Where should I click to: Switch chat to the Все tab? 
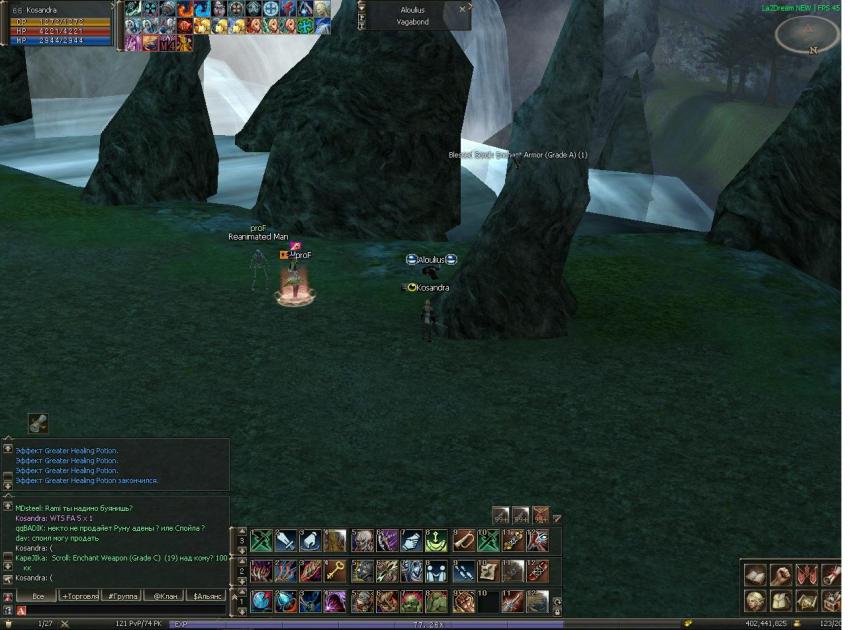(x=38, y=596)
